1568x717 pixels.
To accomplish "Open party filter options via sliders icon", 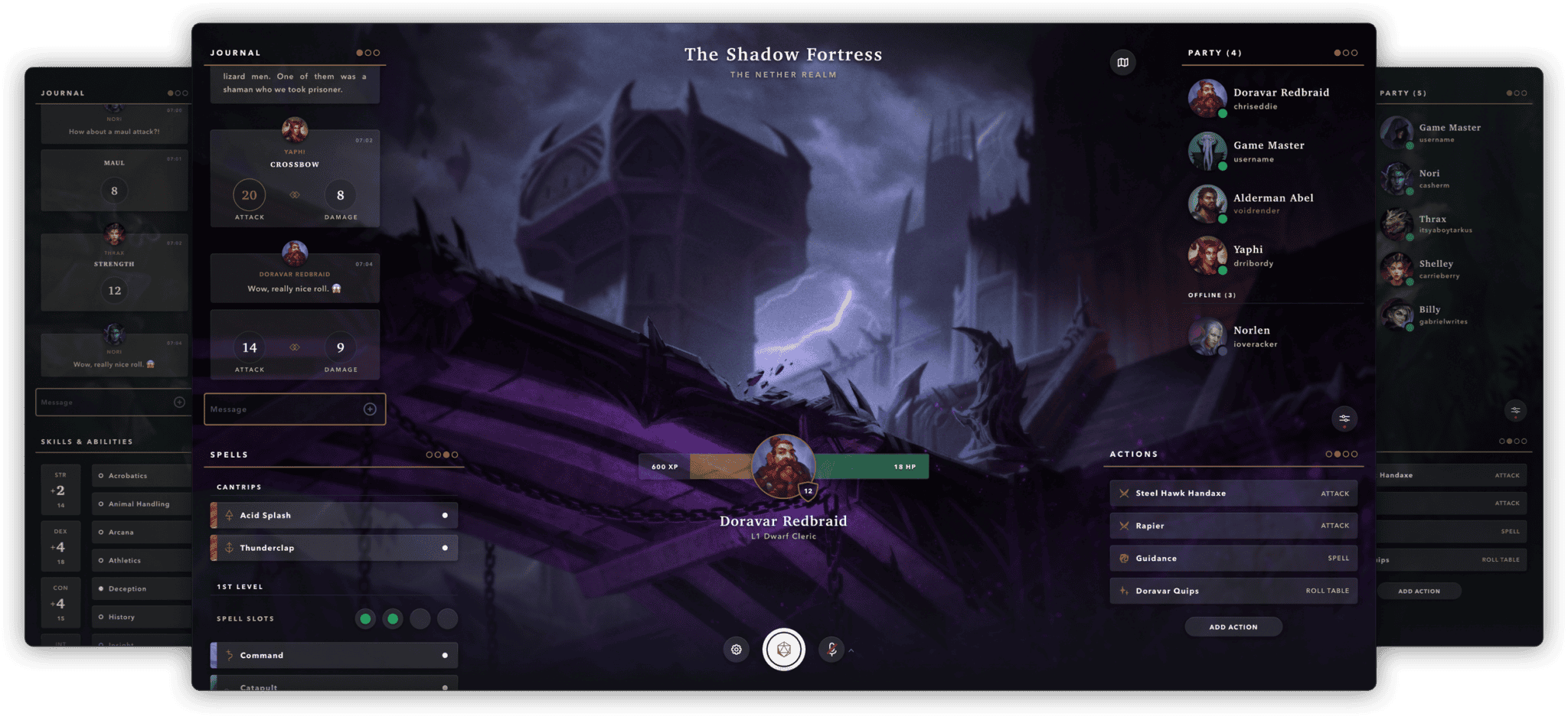I will 1345,419.
